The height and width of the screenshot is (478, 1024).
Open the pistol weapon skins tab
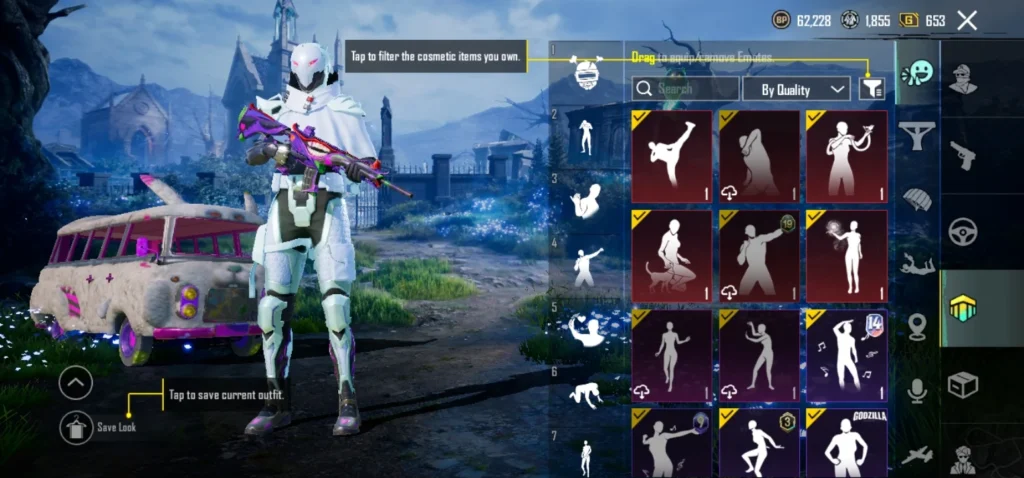[963, 155]
